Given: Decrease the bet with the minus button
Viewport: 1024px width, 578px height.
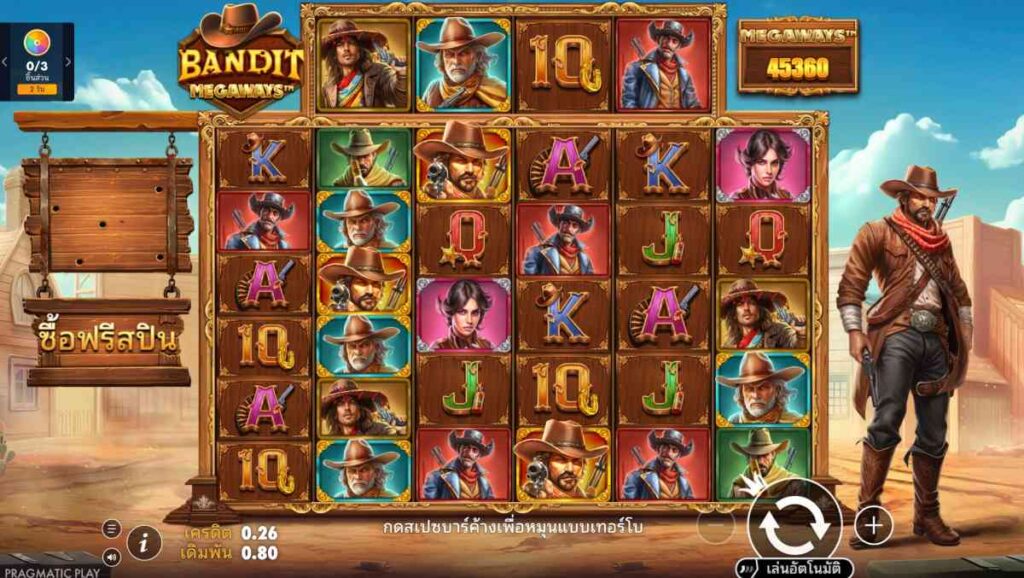Looking at the screenshot, I should [x=716, y=525].
